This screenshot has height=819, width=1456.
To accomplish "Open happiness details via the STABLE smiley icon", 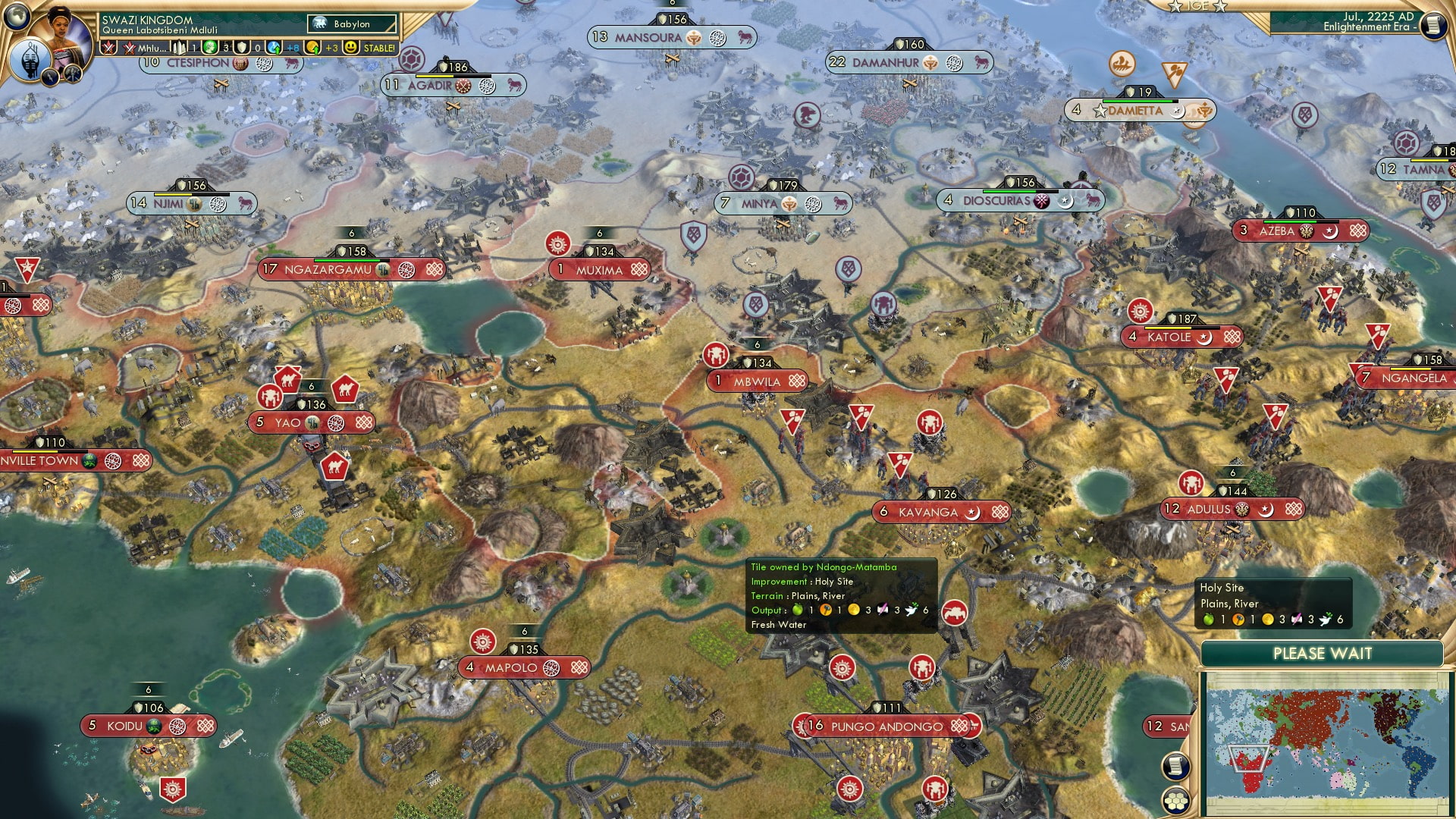I will tap(351, 47).
